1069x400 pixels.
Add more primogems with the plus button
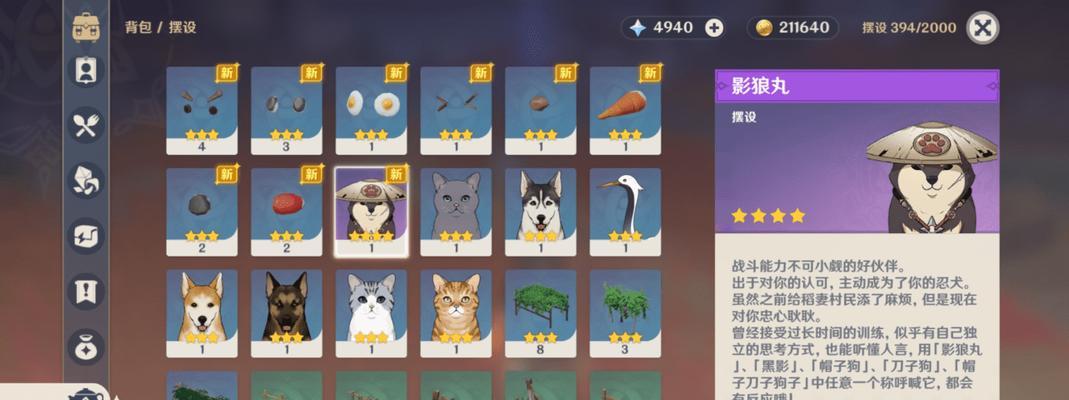click(714, 28)
